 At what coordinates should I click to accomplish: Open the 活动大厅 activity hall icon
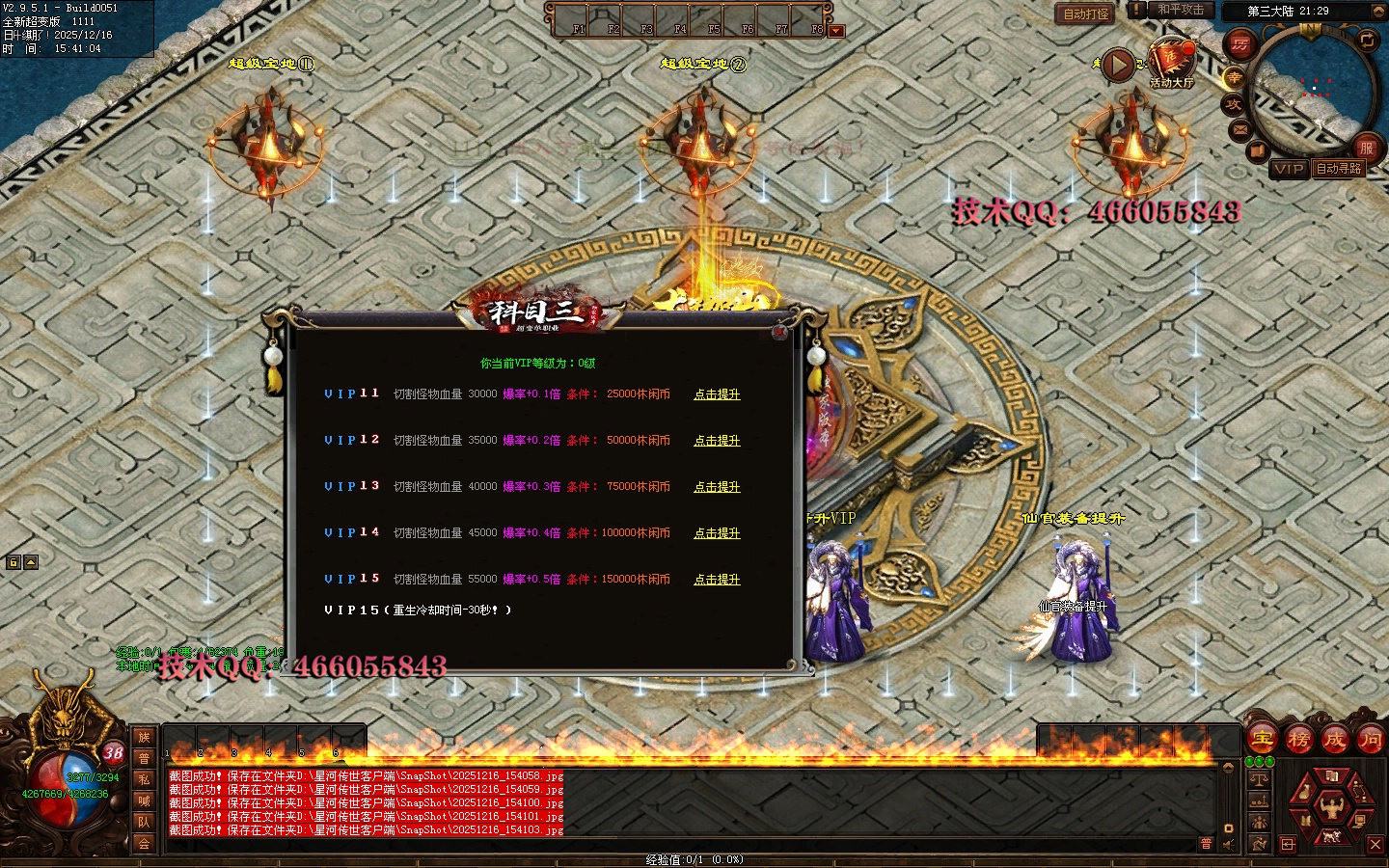(1171, 61)
